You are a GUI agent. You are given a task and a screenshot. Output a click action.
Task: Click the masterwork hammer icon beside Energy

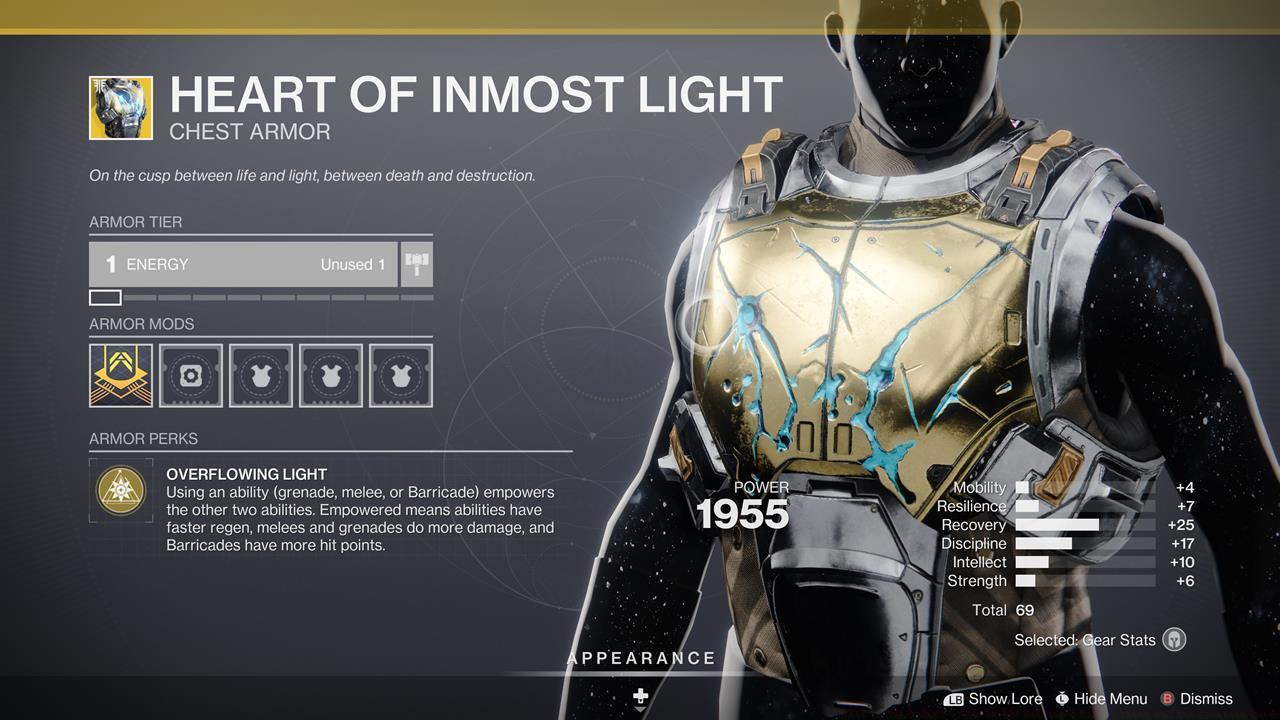417,263
